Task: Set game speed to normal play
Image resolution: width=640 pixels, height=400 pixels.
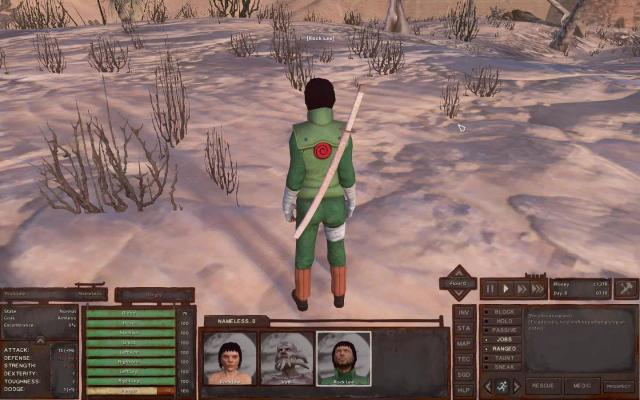Action: click(x=505, y=288)
